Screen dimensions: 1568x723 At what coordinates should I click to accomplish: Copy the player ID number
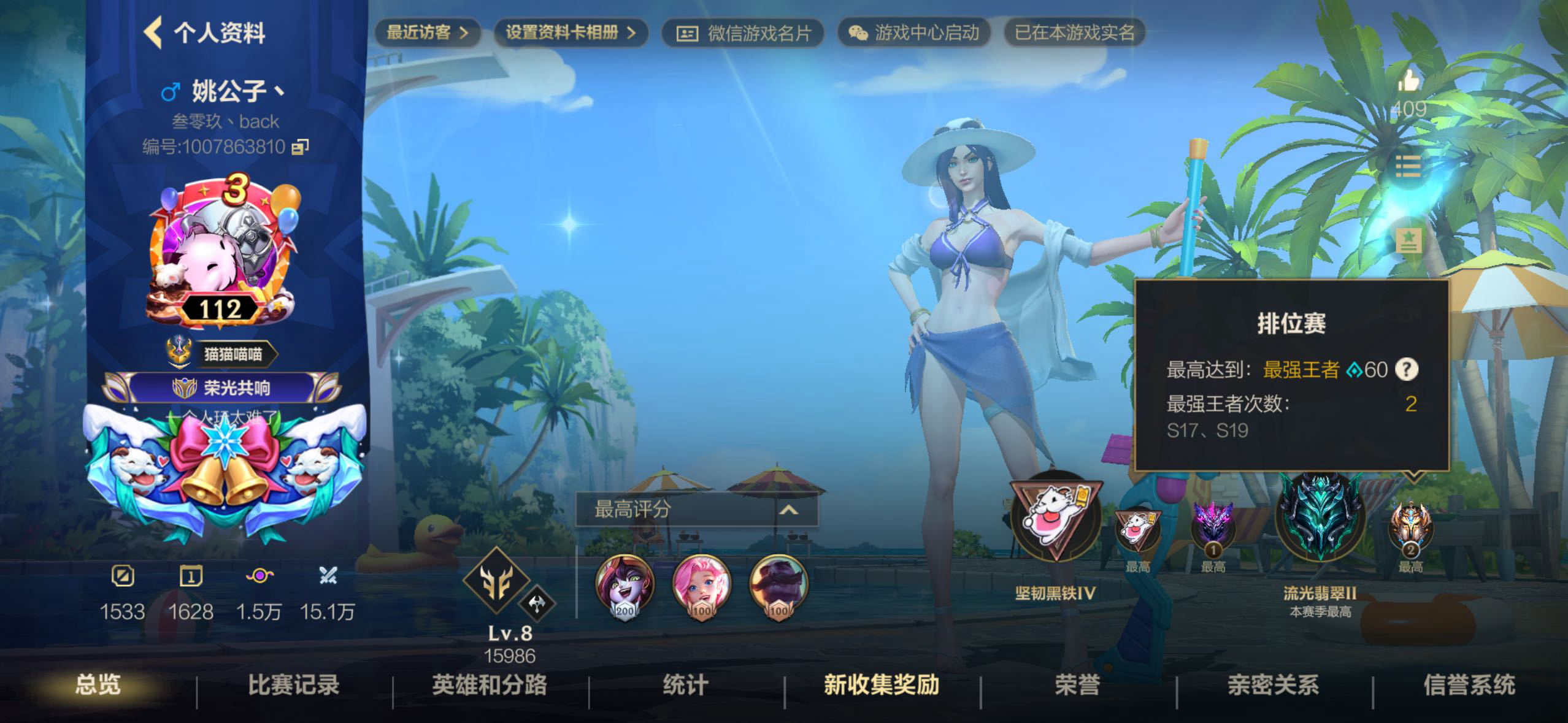point(300,147)
